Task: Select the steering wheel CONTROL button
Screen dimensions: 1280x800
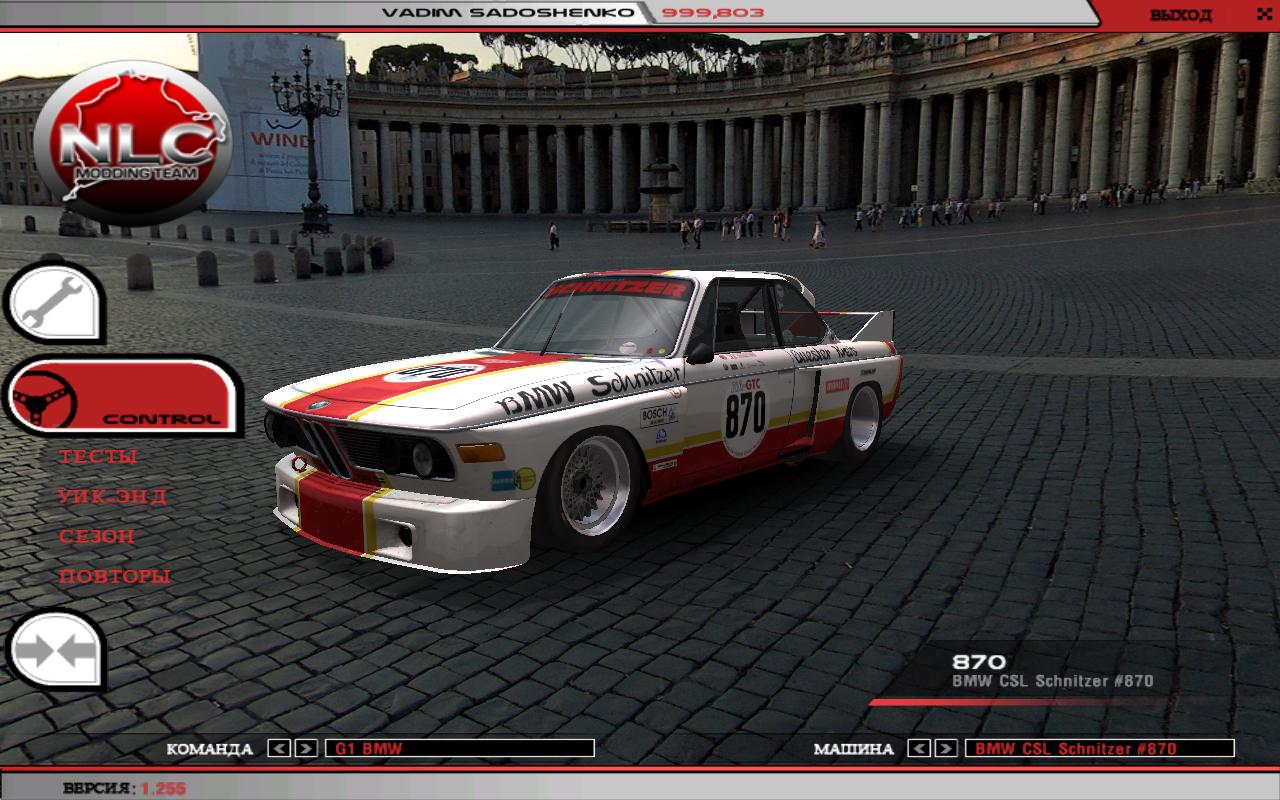Action: tap(120, 396)
